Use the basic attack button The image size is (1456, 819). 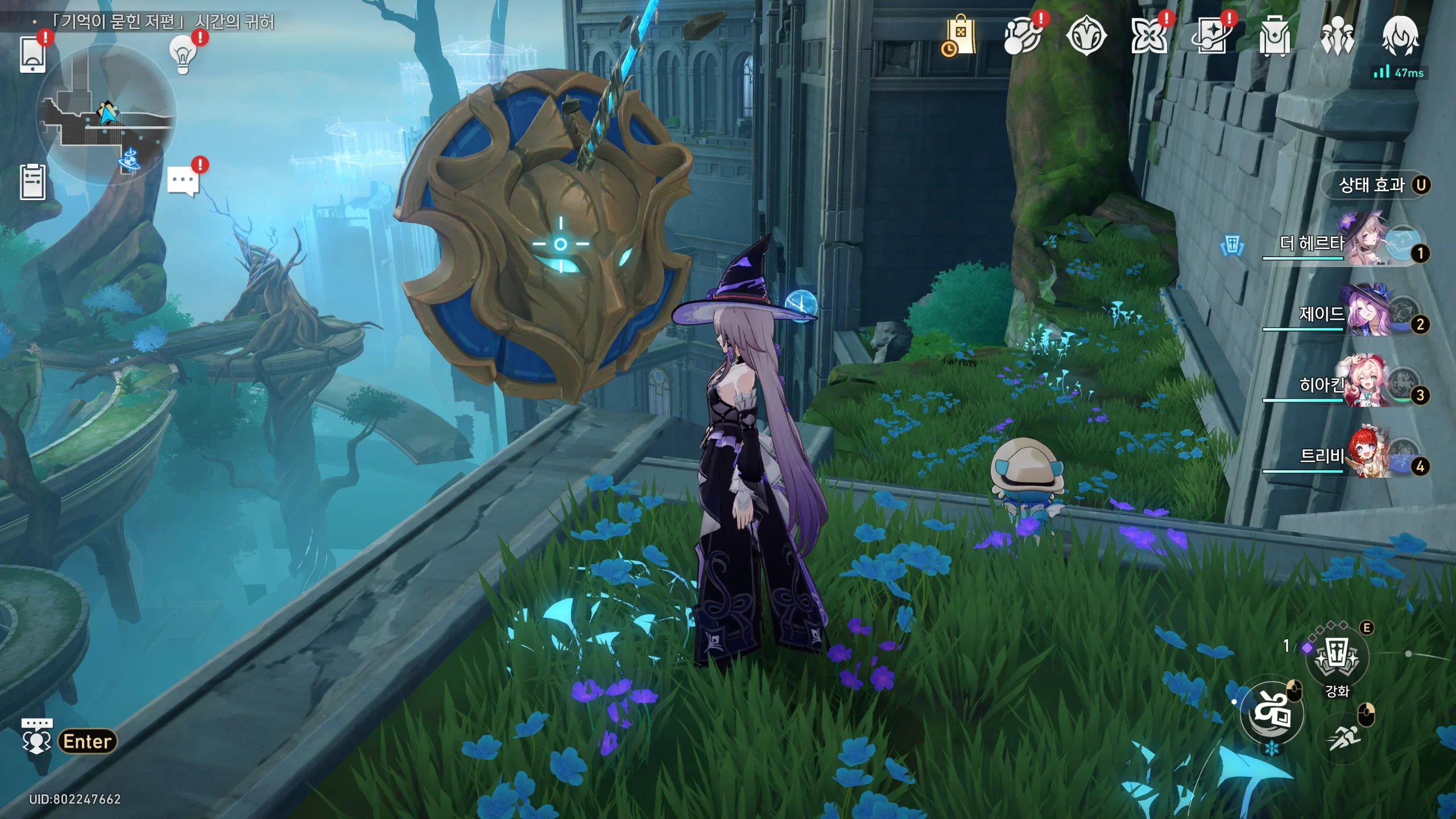coord(1272,713)
